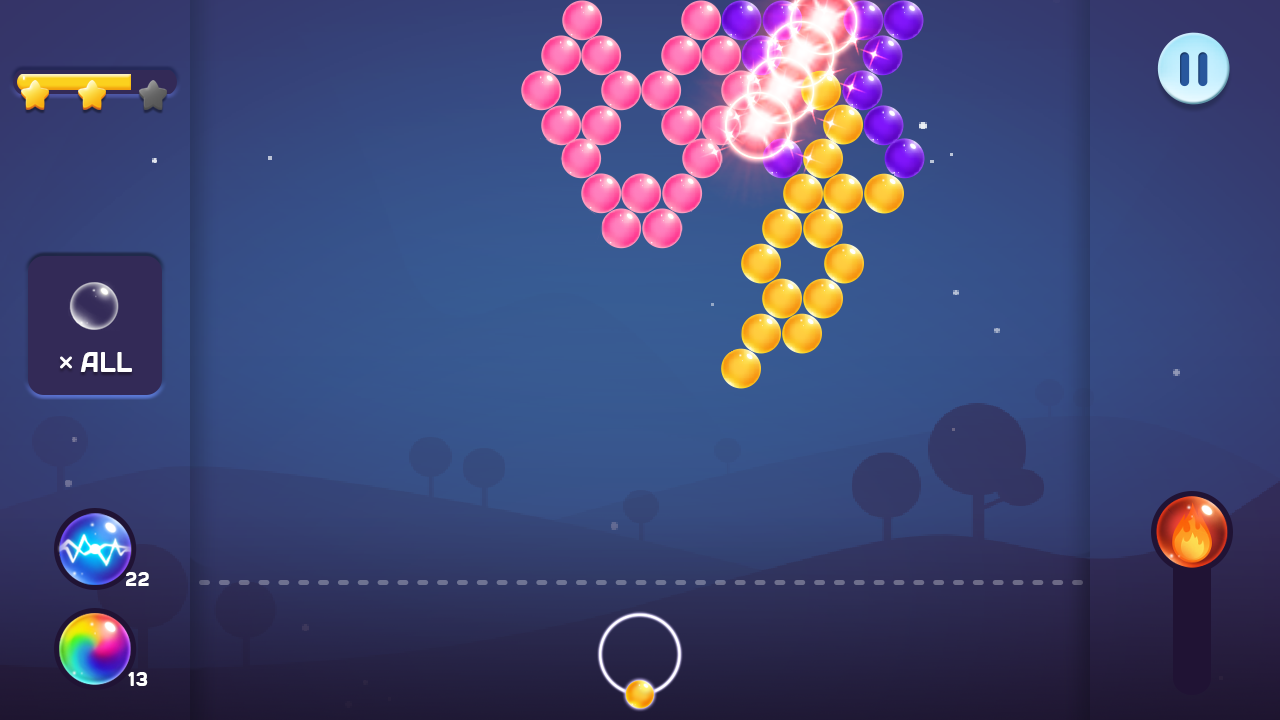Image resolution: width=1280 pixels, height=720 pixels.
Task: Expand the rainbow booster count showing 13
Action: pyautogui.click(x=138, y=678)
